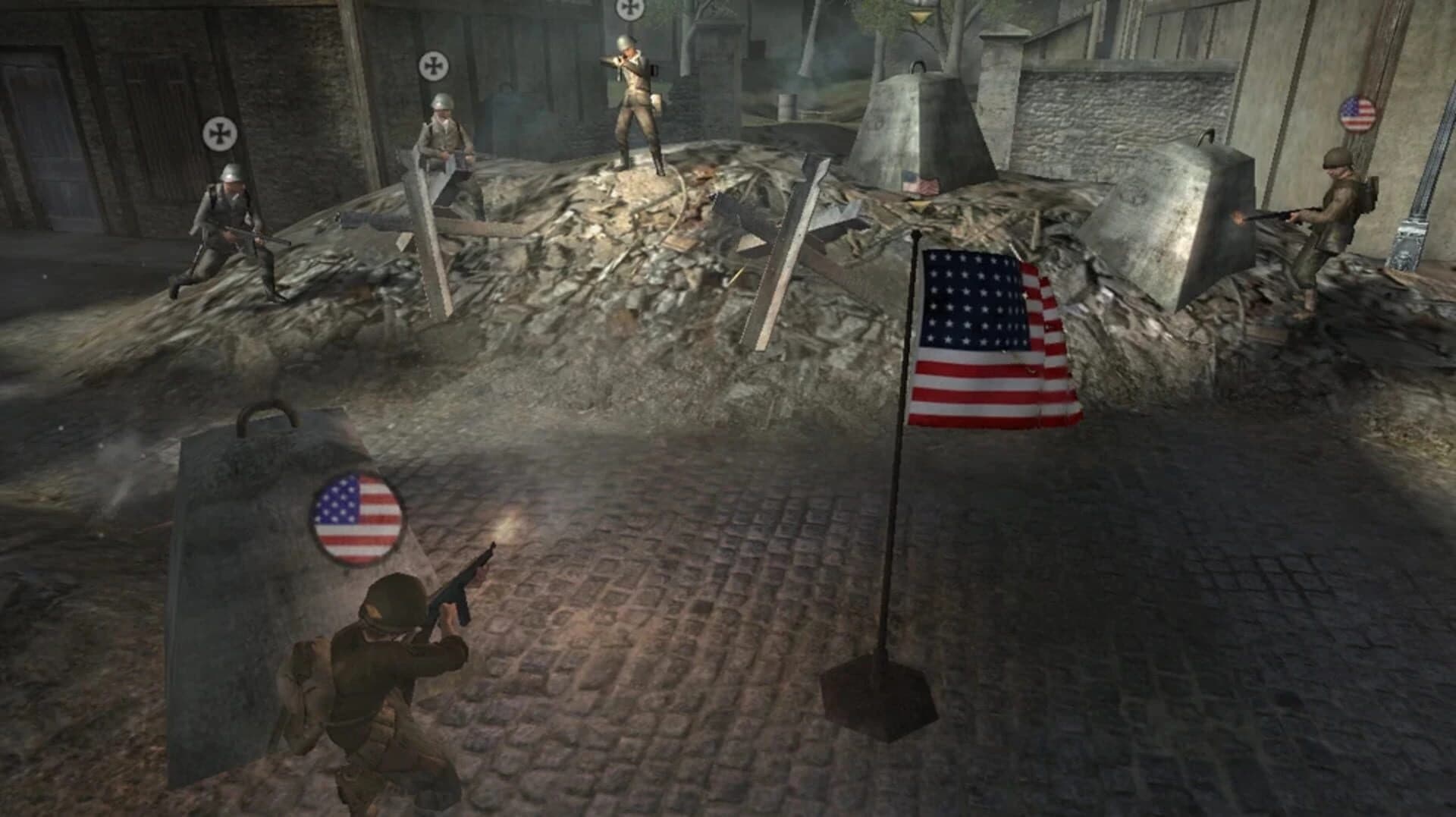
Task: Select the American soldier firing near the right wall
Action: [1338, 212]
